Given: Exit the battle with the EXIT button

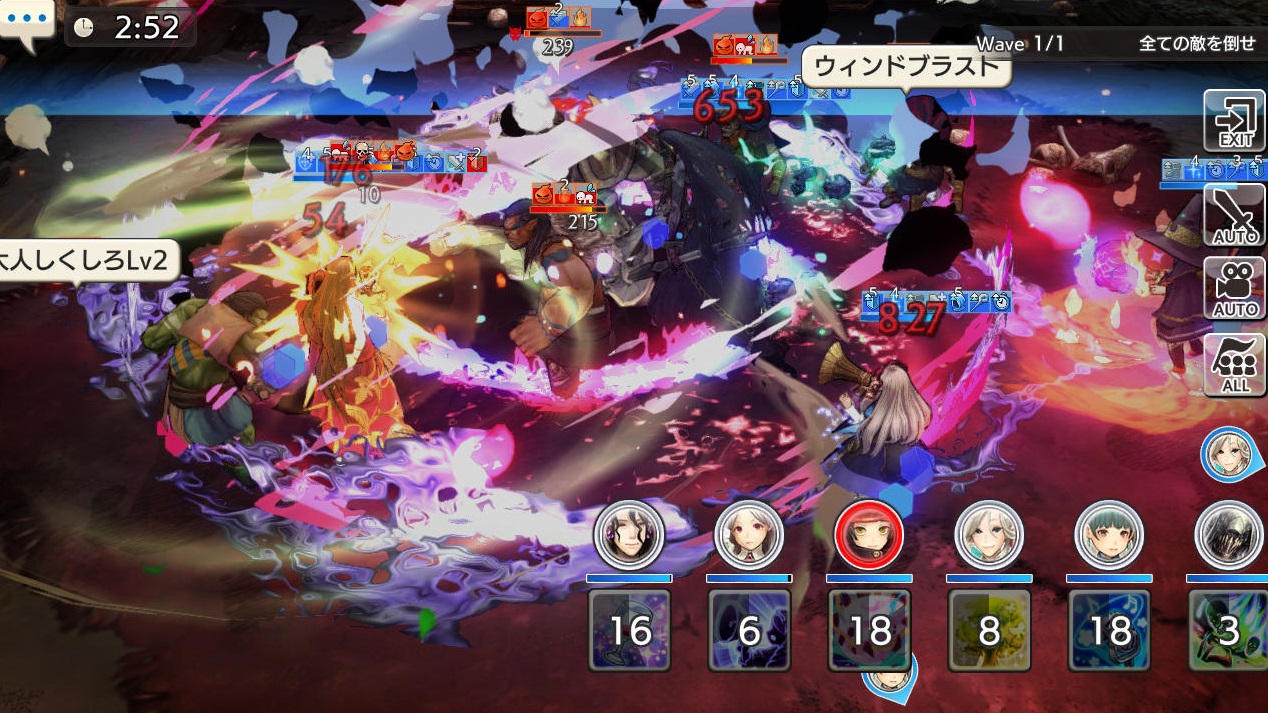Looking at the screenshot, I should coord(1234,120).
